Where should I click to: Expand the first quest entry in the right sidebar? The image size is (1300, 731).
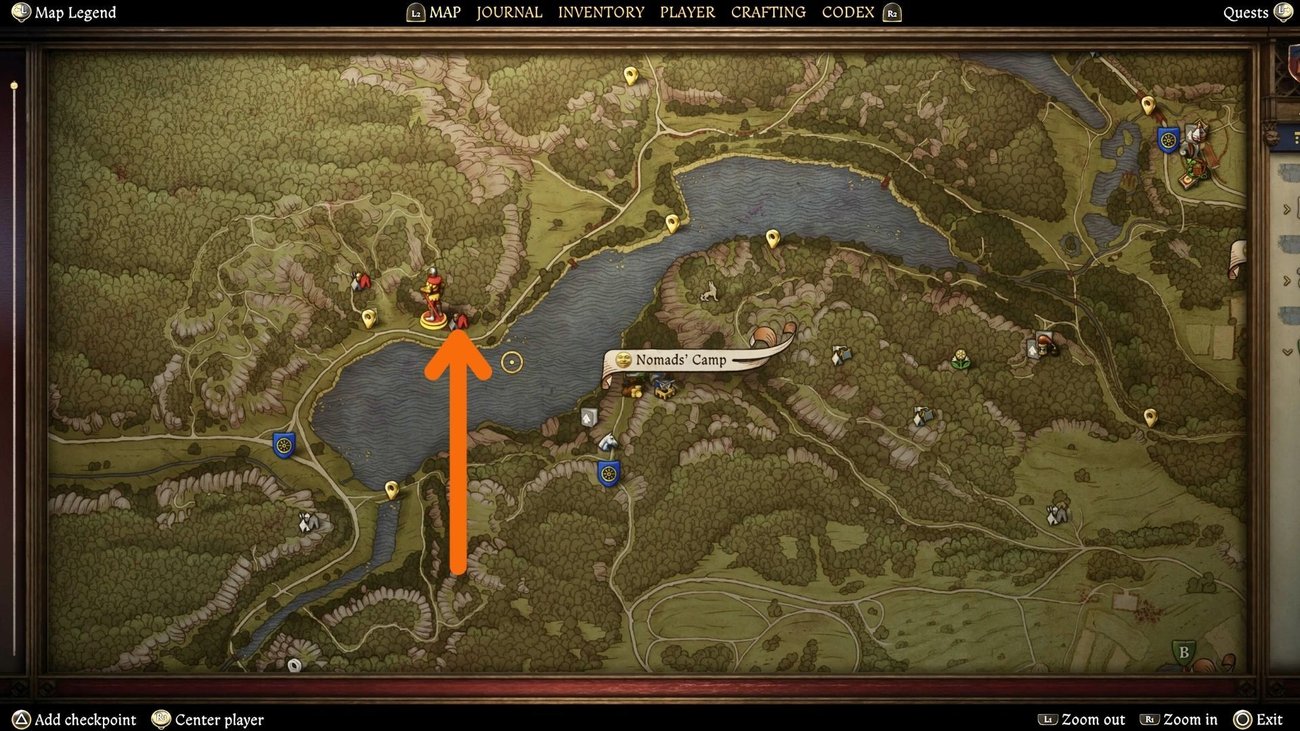point(1288,208)
